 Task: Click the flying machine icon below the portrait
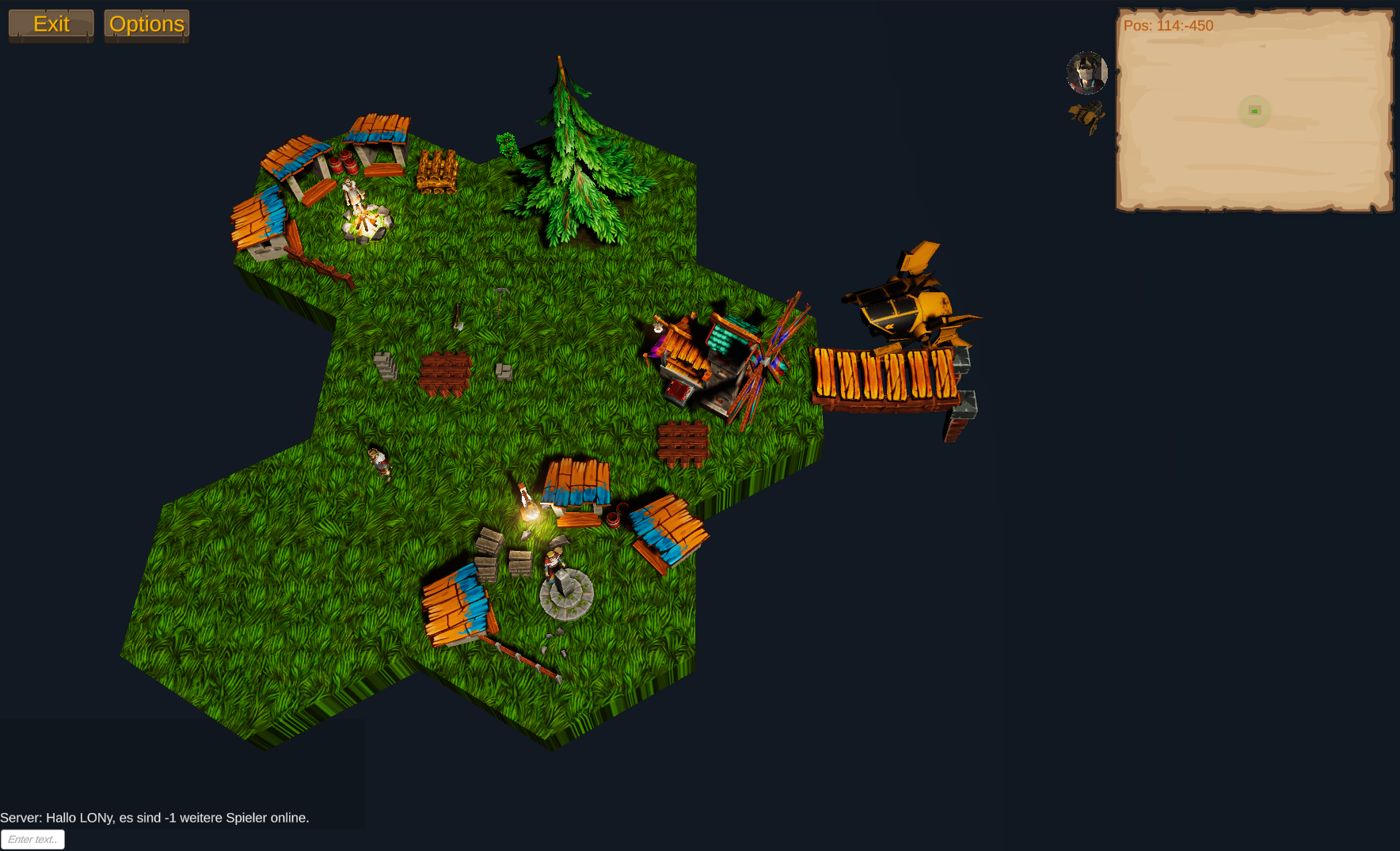pyautogui.click(x=1087, y=116)
